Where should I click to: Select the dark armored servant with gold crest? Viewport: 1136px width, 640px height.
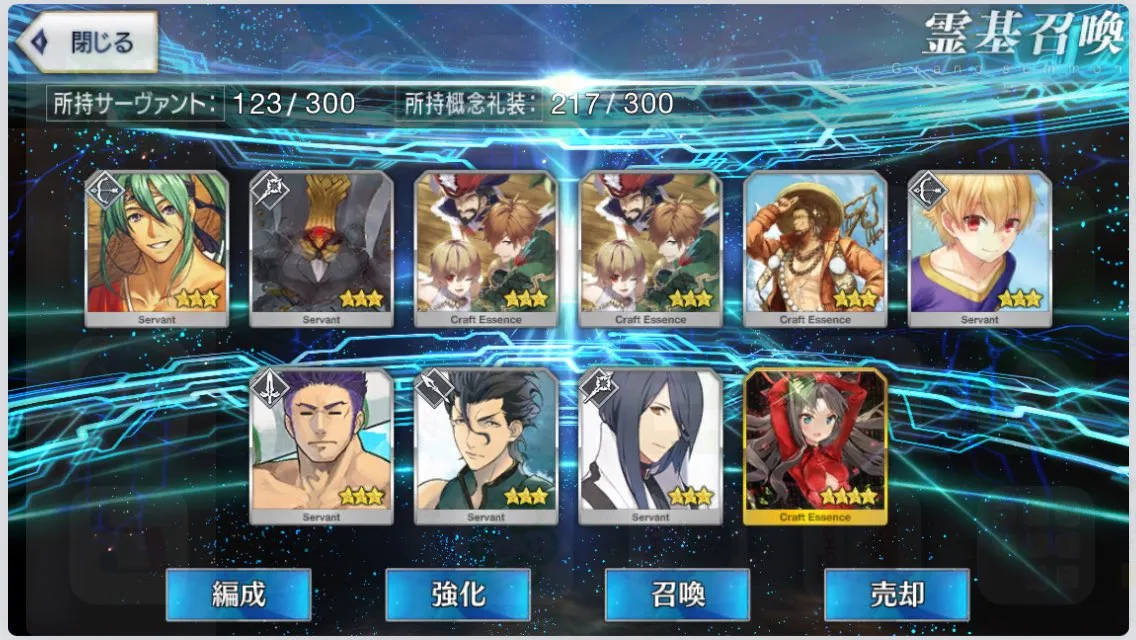321,248
